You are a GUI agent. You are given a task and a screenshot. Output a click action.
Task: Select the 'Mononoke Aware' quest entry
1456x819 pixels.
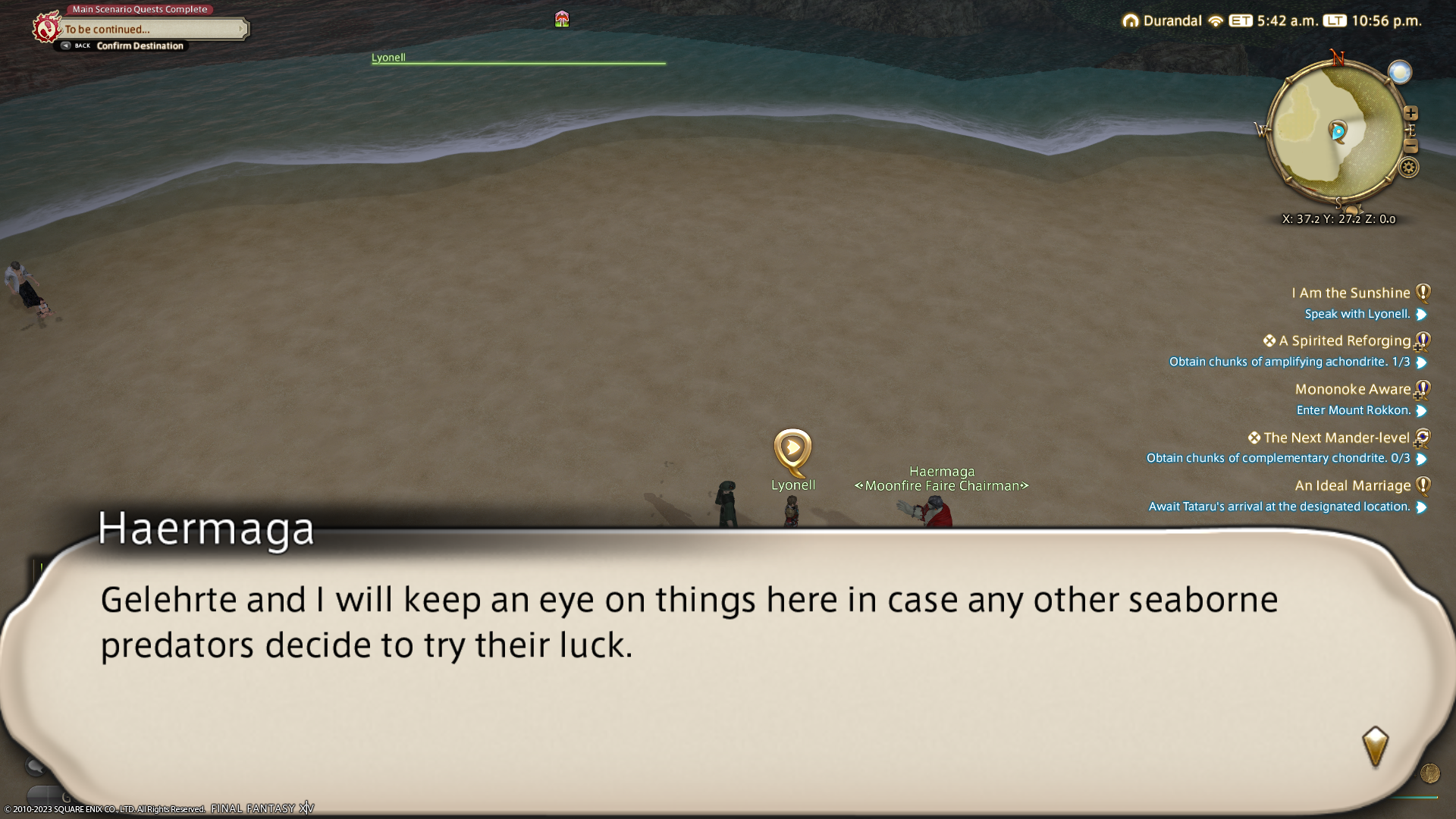(1352, 389)
